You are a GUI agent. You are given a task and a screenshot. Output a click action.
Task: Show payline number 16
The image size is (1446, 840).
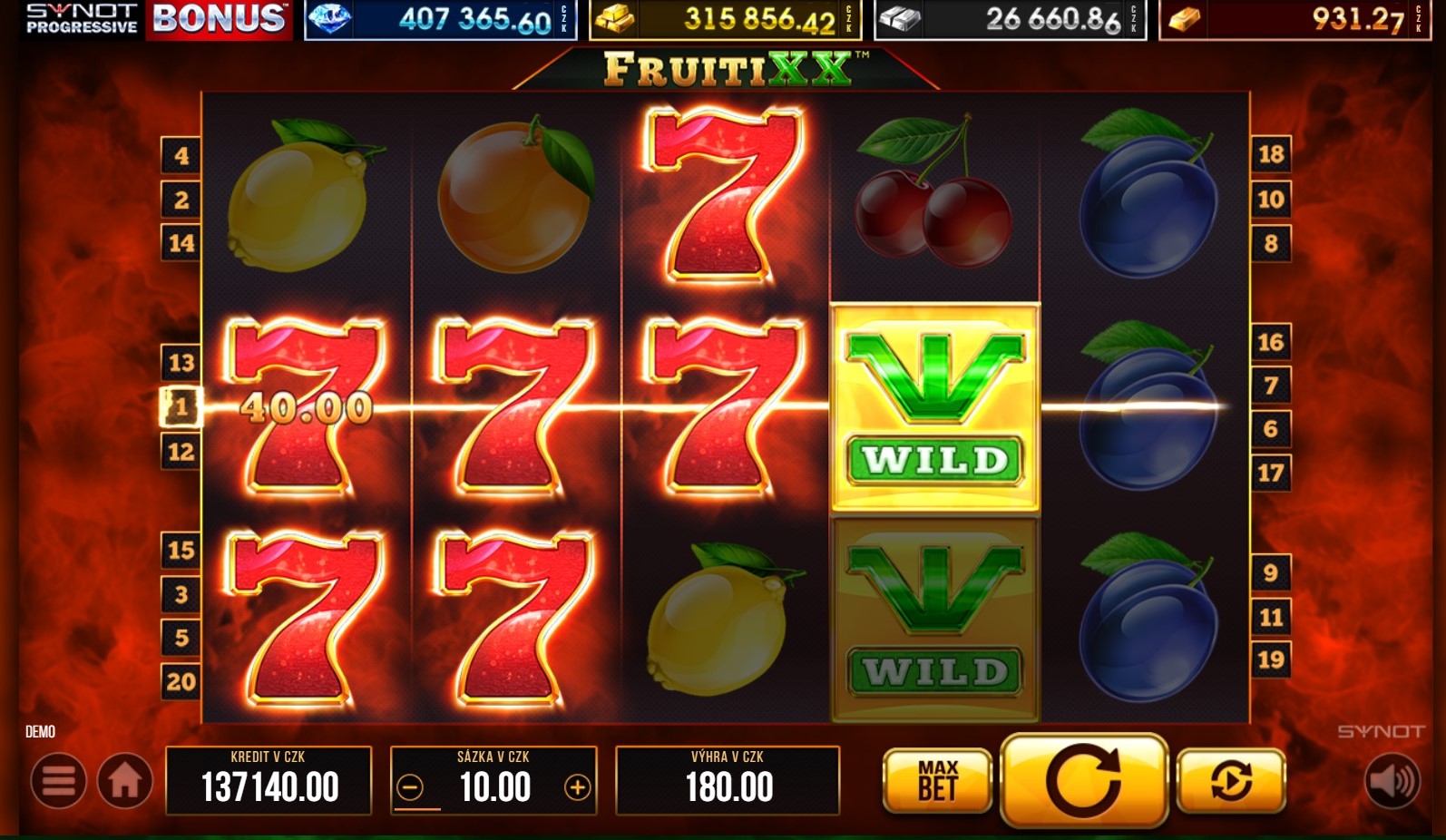coord(1271,342)
